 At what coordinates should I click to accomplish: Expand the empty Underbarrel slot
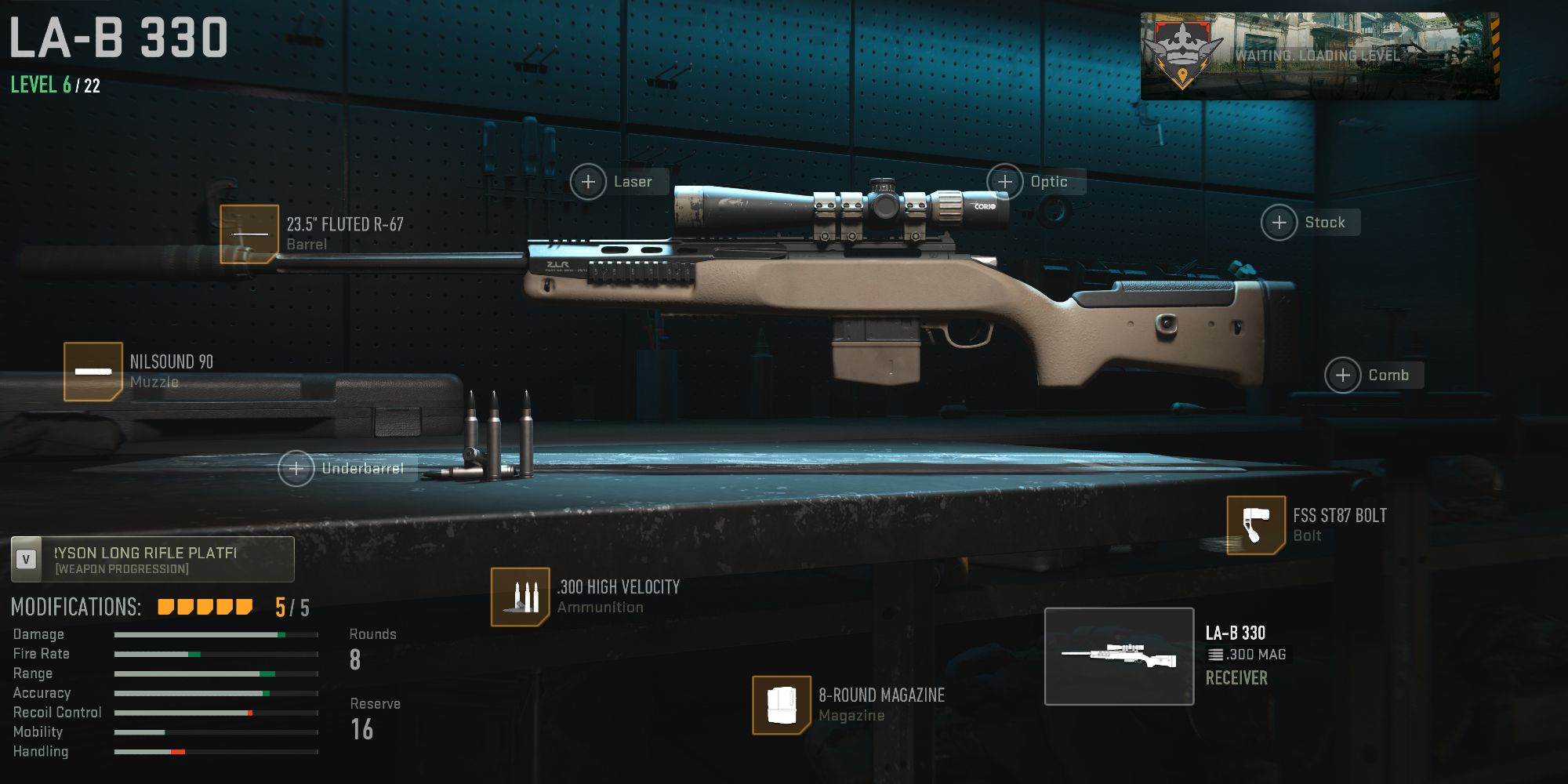click(296, 469)
